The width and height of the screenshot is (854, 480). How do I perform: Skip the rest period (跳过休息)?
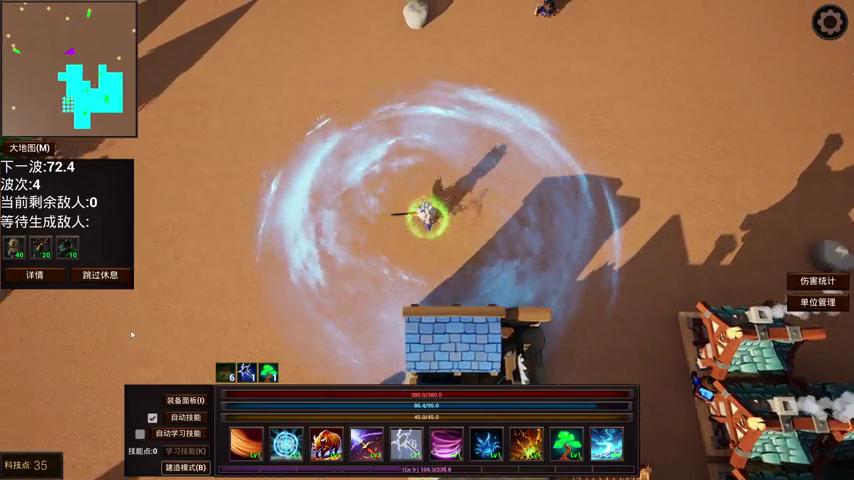[x=100, y=275]
